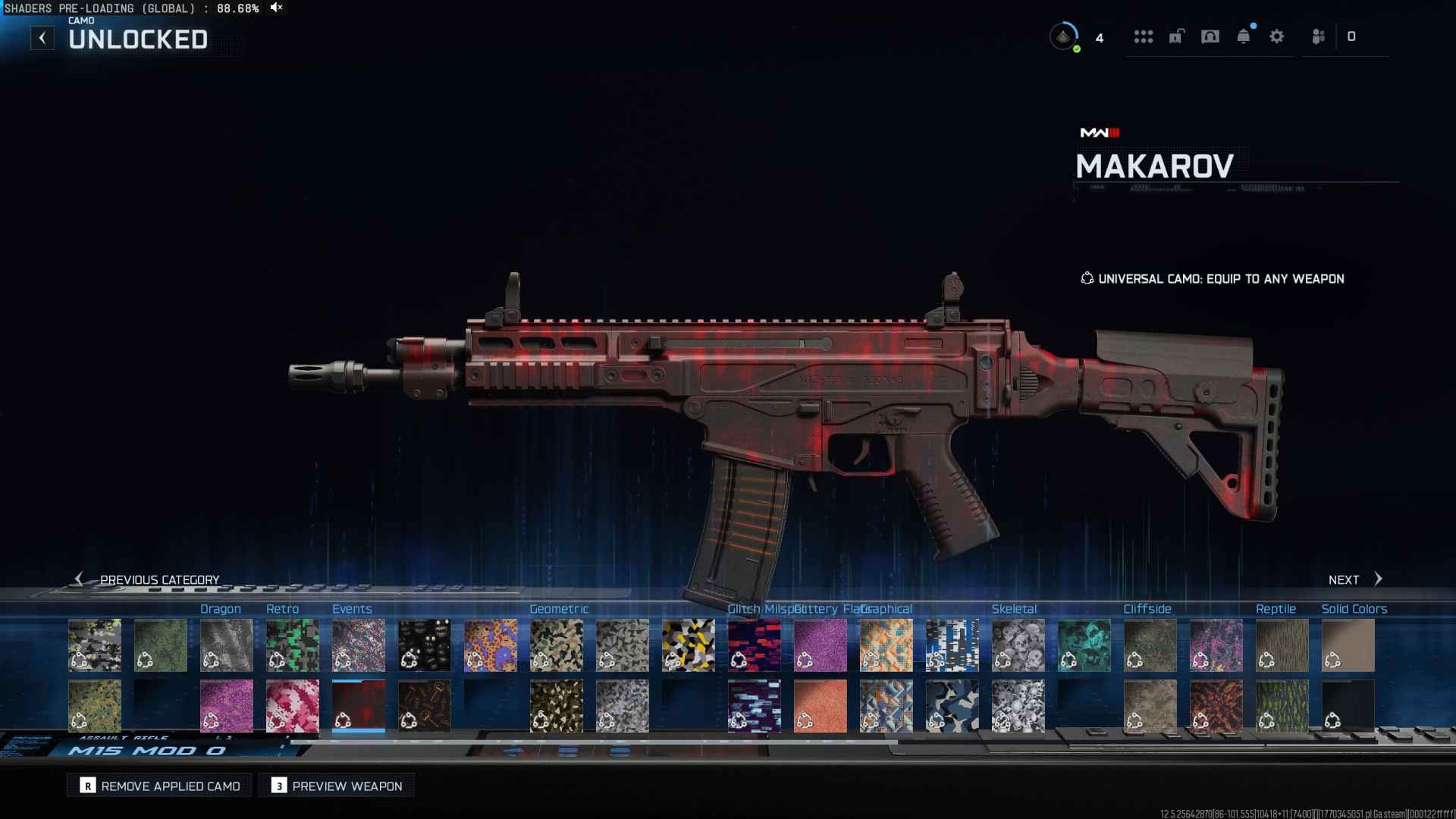Go back using the arrow beside UNLOCKED
The image size is (1456, 819).
tap(42, 38)
